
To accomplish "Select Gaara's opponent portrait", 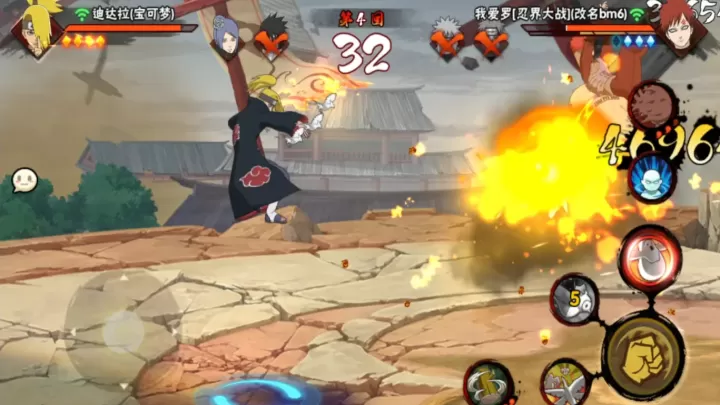I will click(x=682, y=25).
